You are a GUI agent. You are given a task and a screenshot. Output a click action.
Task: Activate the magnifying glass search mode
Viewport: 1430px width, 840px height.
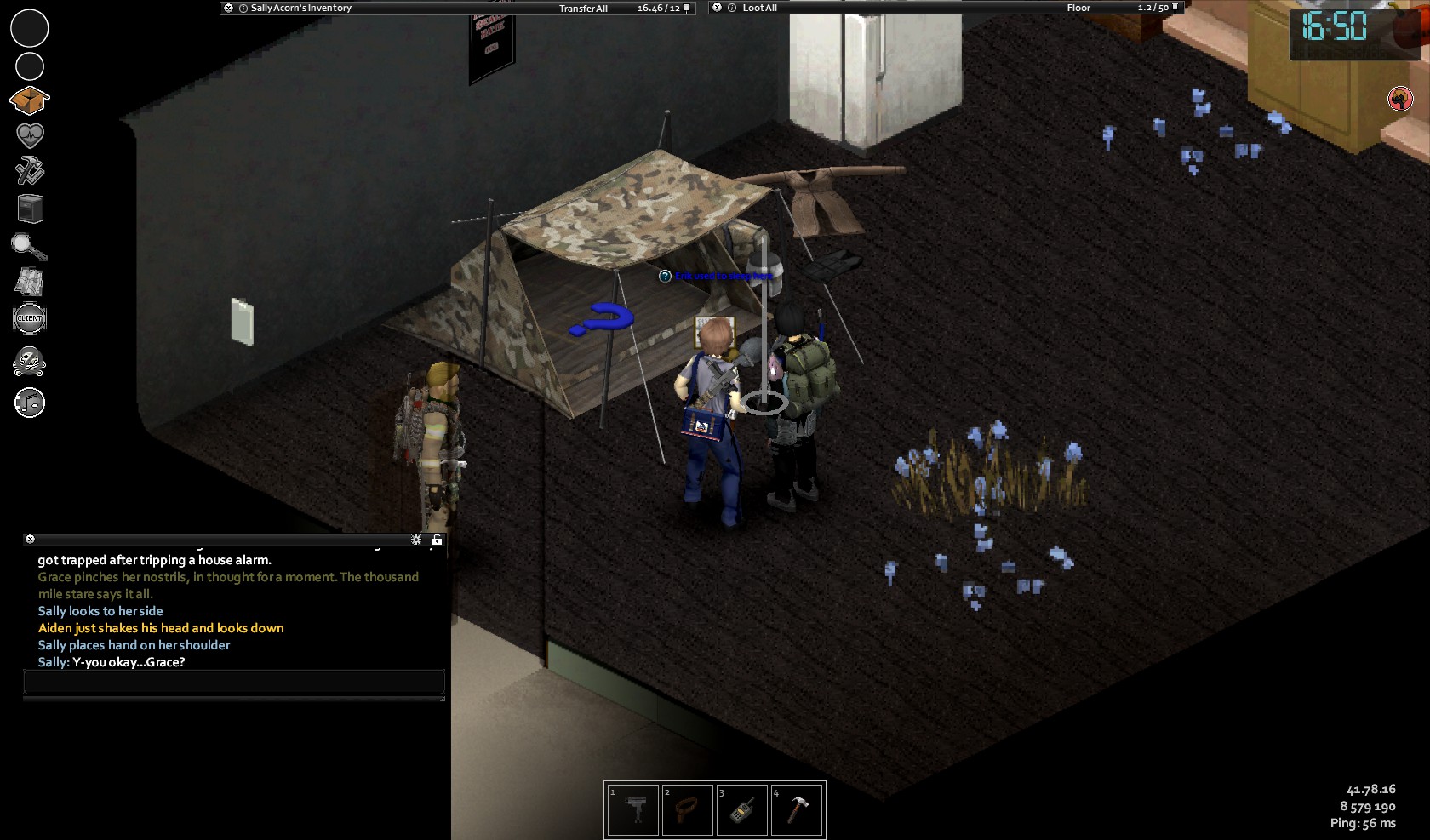tap(29, 246)
